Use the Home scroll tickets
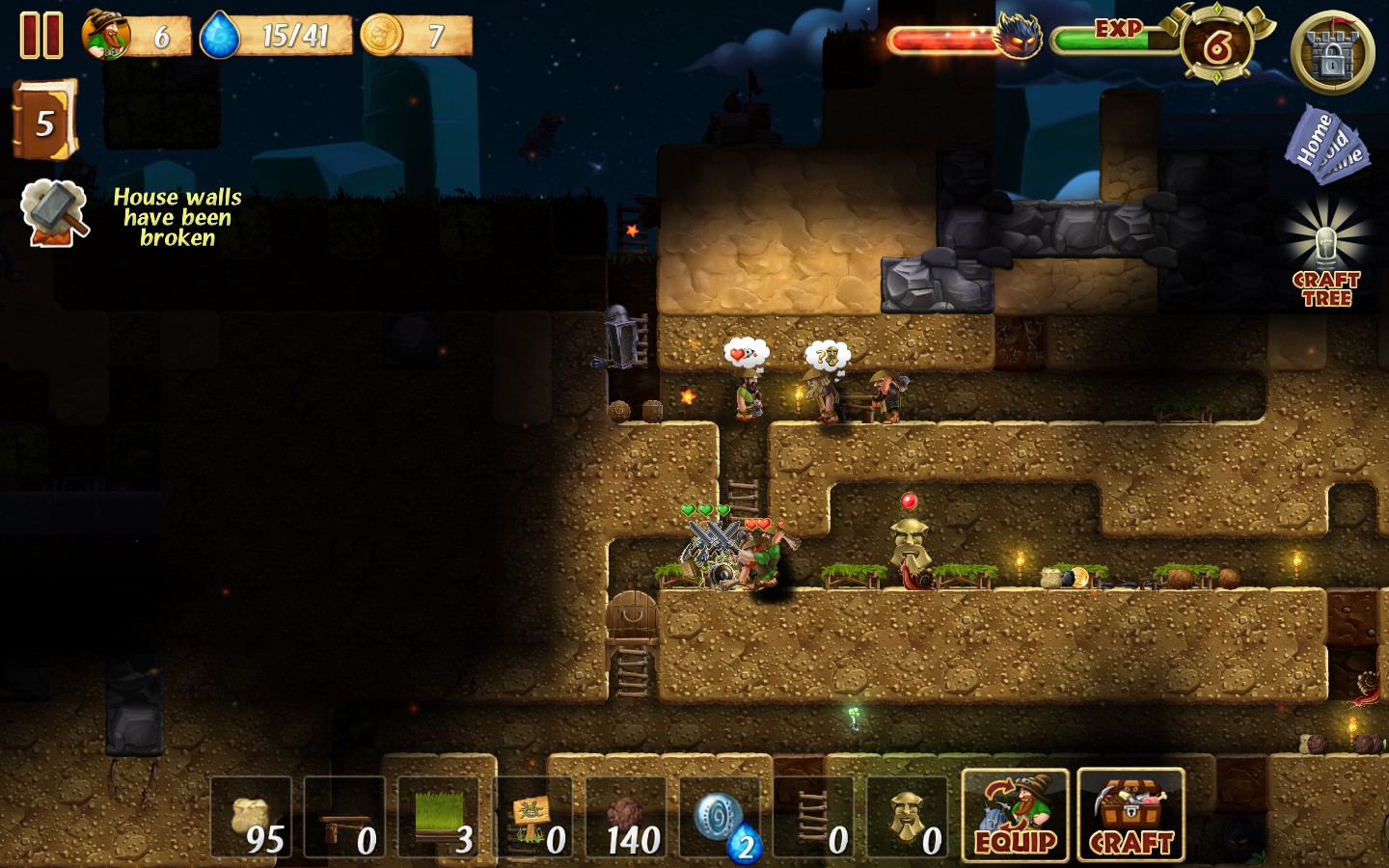The width and height of the screenshot is (1389, 868). coord(1326,145)
